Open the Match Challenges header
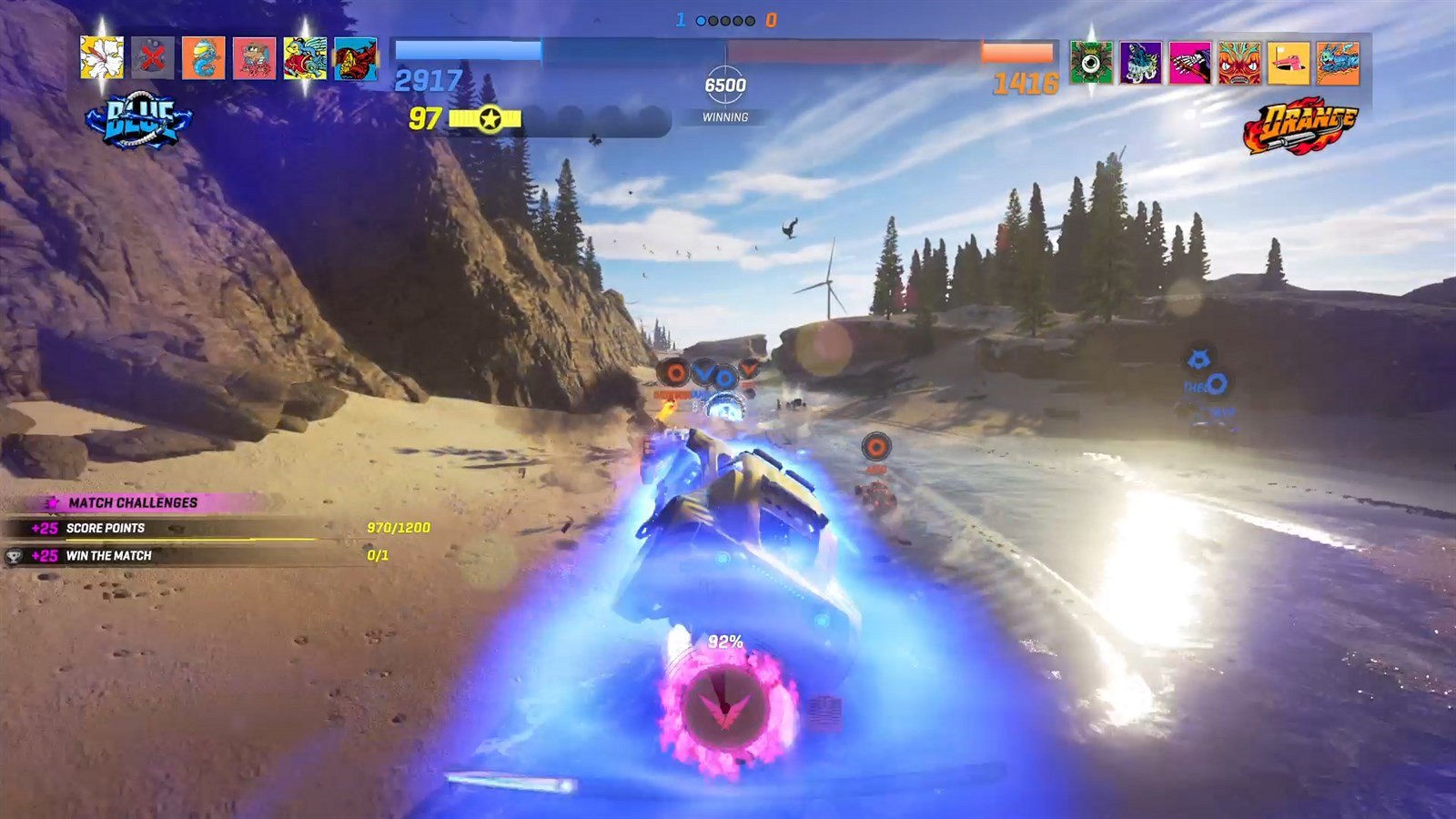This screenshot has width=1456, height=819. [x=133, y=502]
